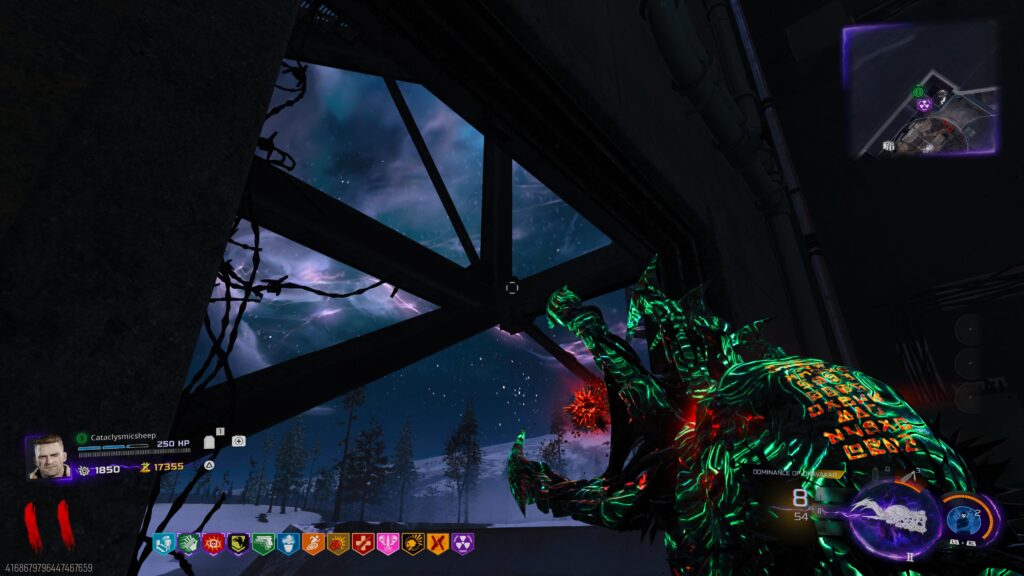Choose the red cross perk icon
Viewport: 1024px width, 576px height.
click(x=362, y=543)
